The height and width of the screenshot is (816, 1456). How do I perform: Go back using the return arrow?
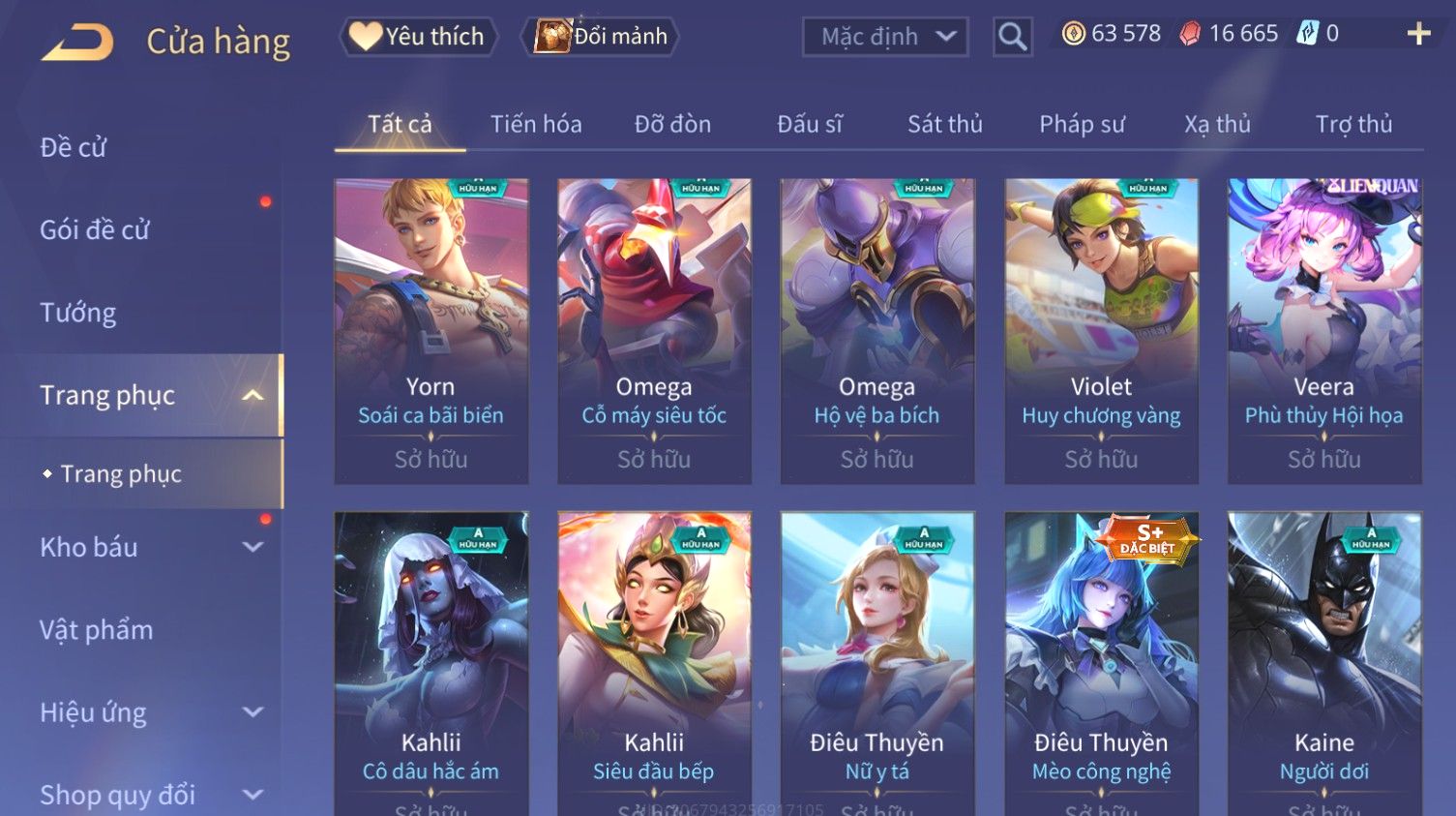click(x=77, y=42)
